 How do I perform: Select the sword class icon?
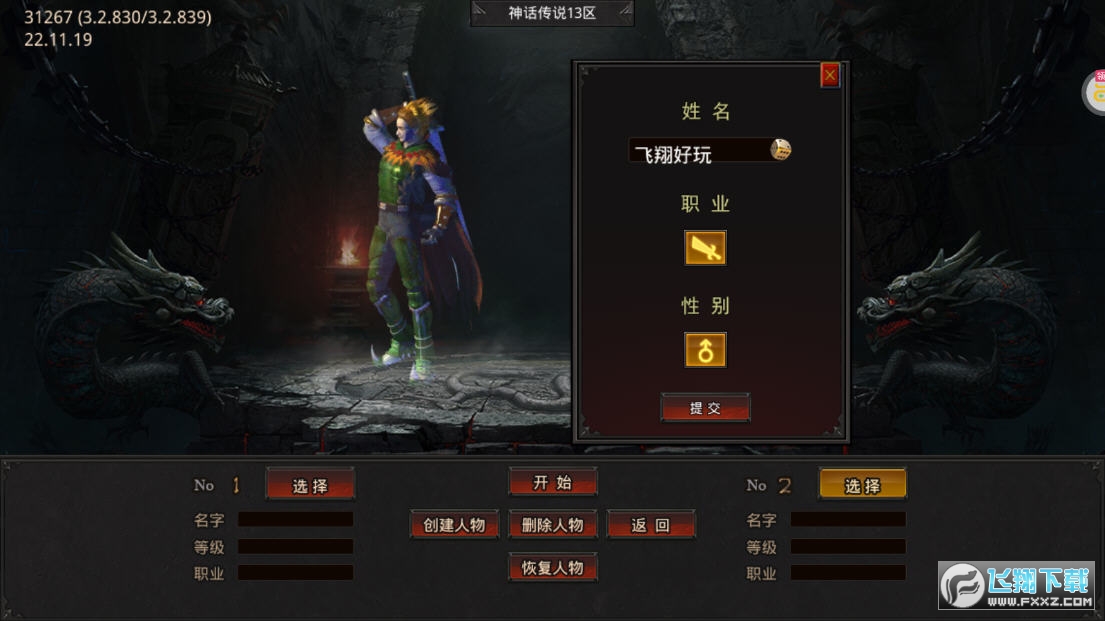click(x=705, y=248)
